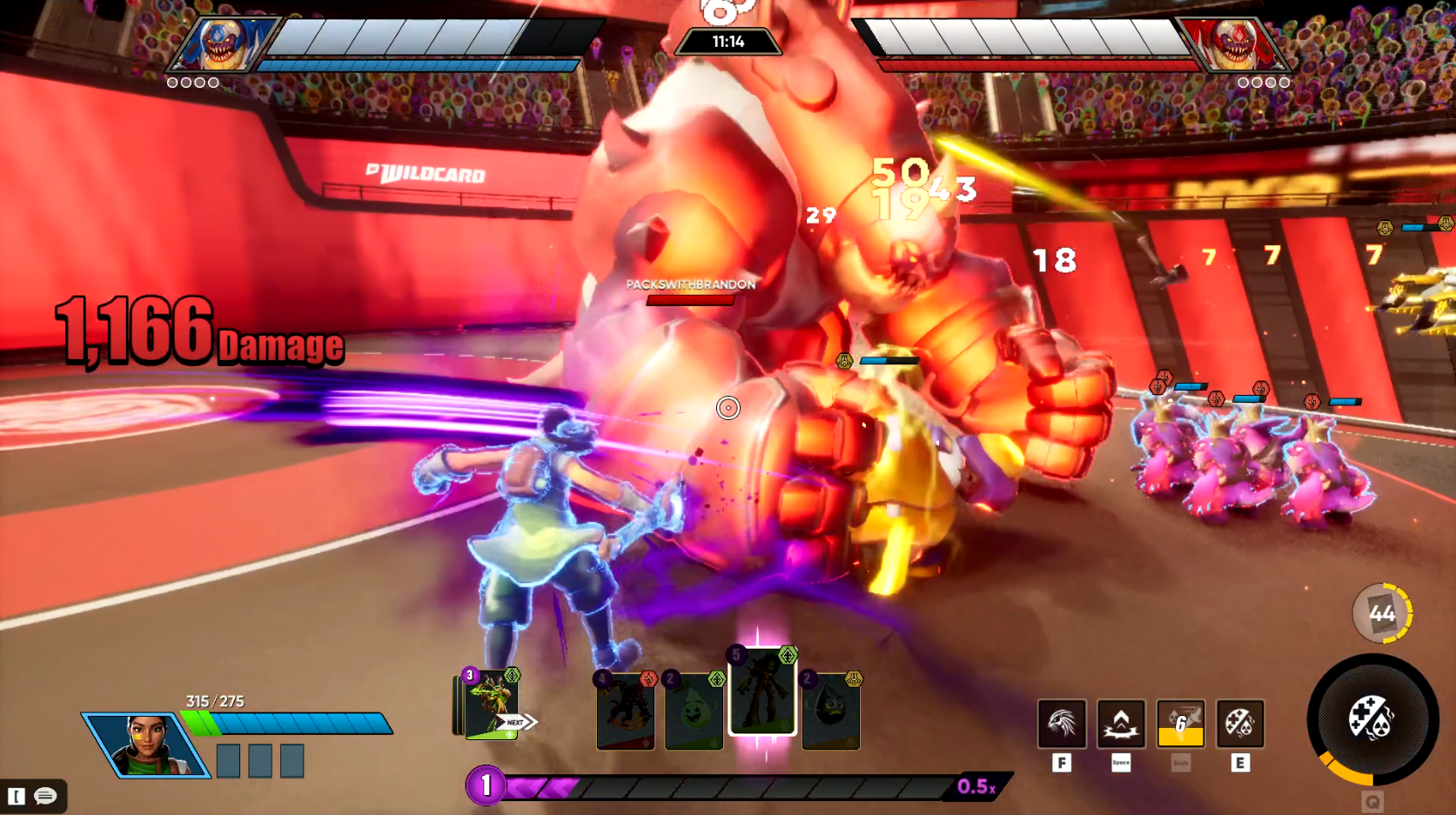Select the highlighted 5-cost tree creature card
The image size is (1456, 815).
(x=762, y=692)
